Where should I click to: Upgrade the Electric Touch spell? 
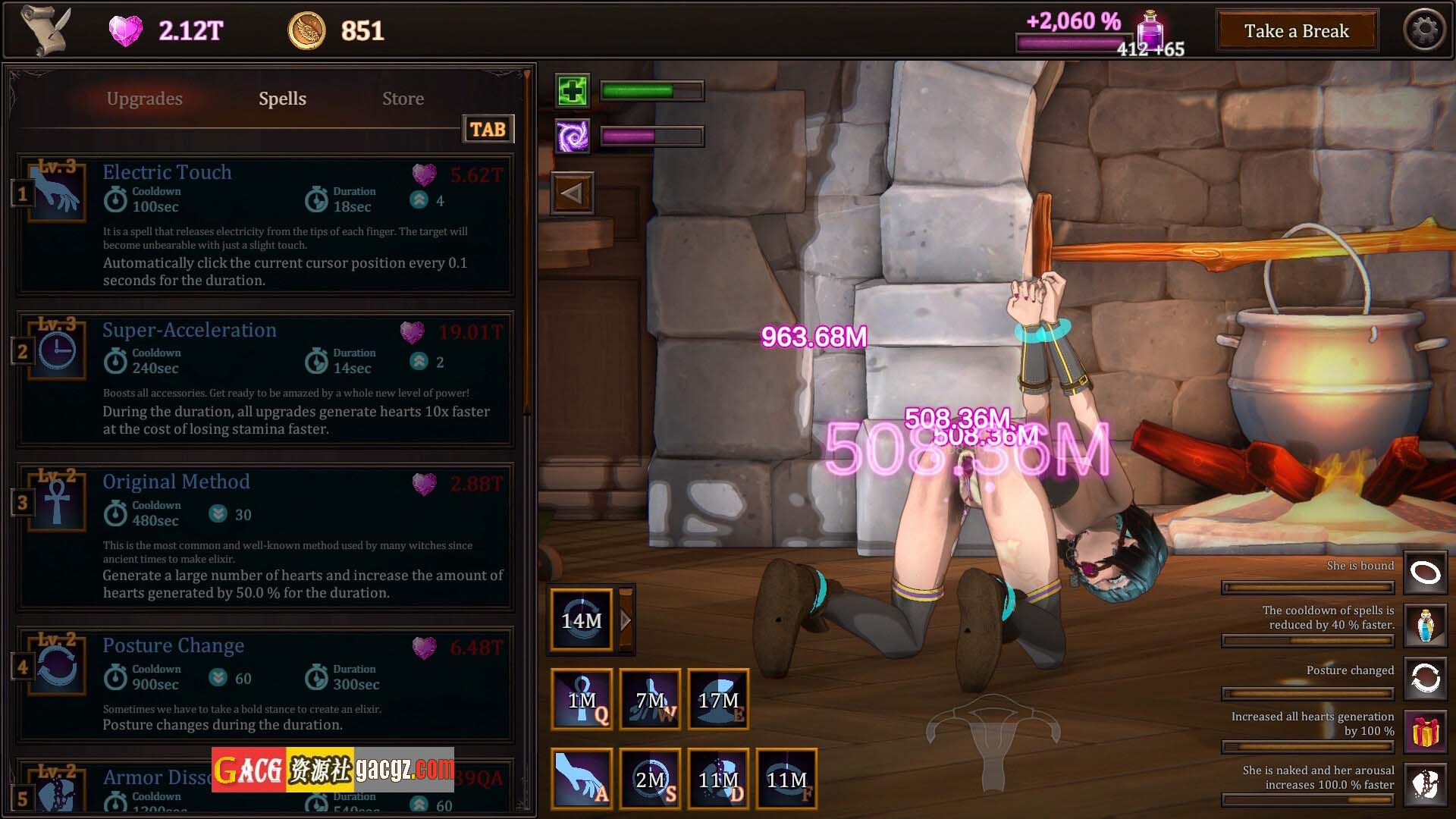[457, 175]
